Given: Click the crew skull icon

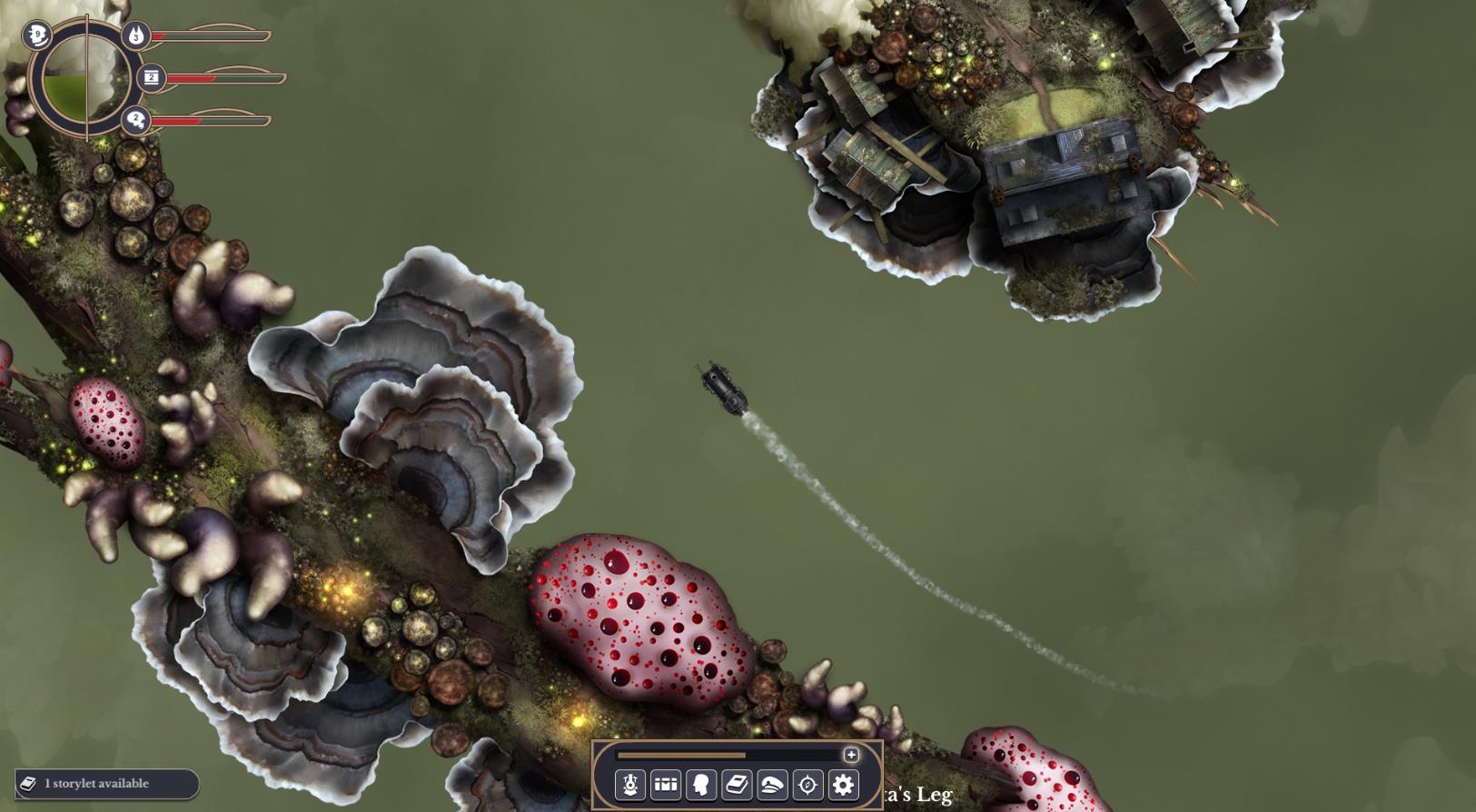Looking at the screenshot, I should point(136,119).
